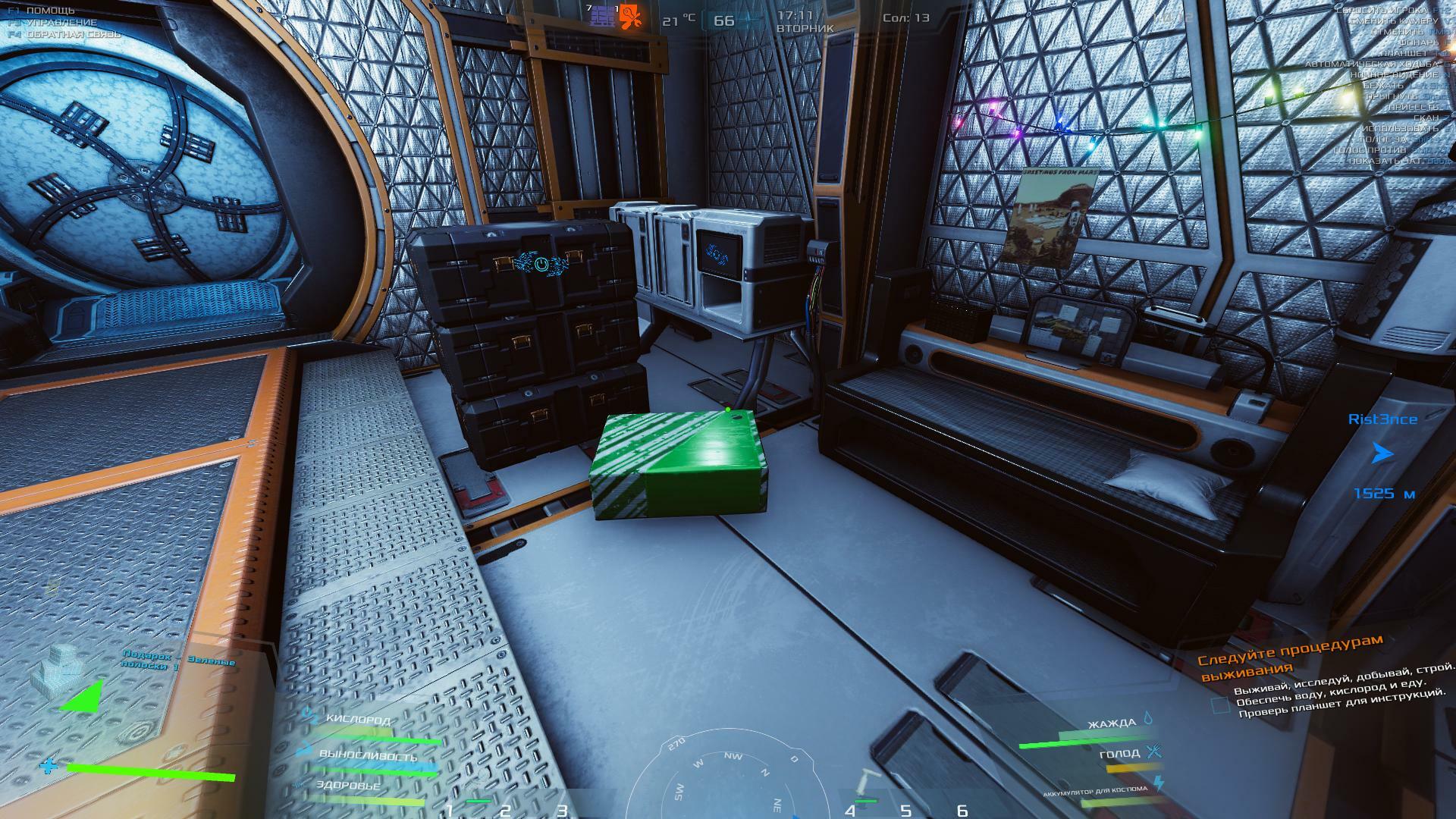Tick the survival procedures objective checkbox
Viewport: 1456px width, 819px height.
[x=1219, y=705]
